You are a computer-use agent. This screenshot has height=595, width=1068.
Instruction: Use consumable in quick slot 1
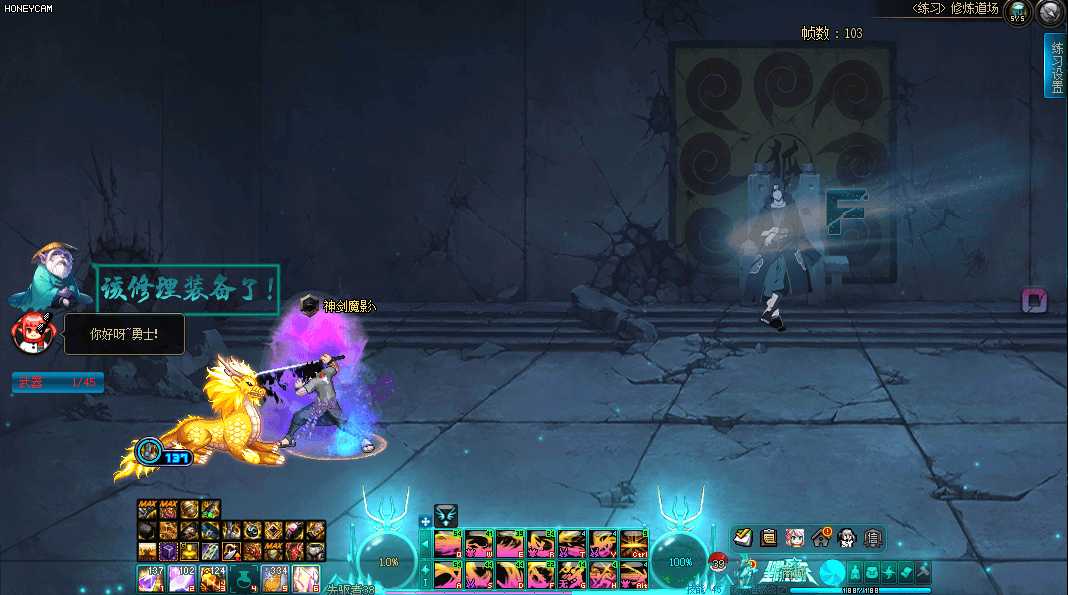(x=151, y=578)
